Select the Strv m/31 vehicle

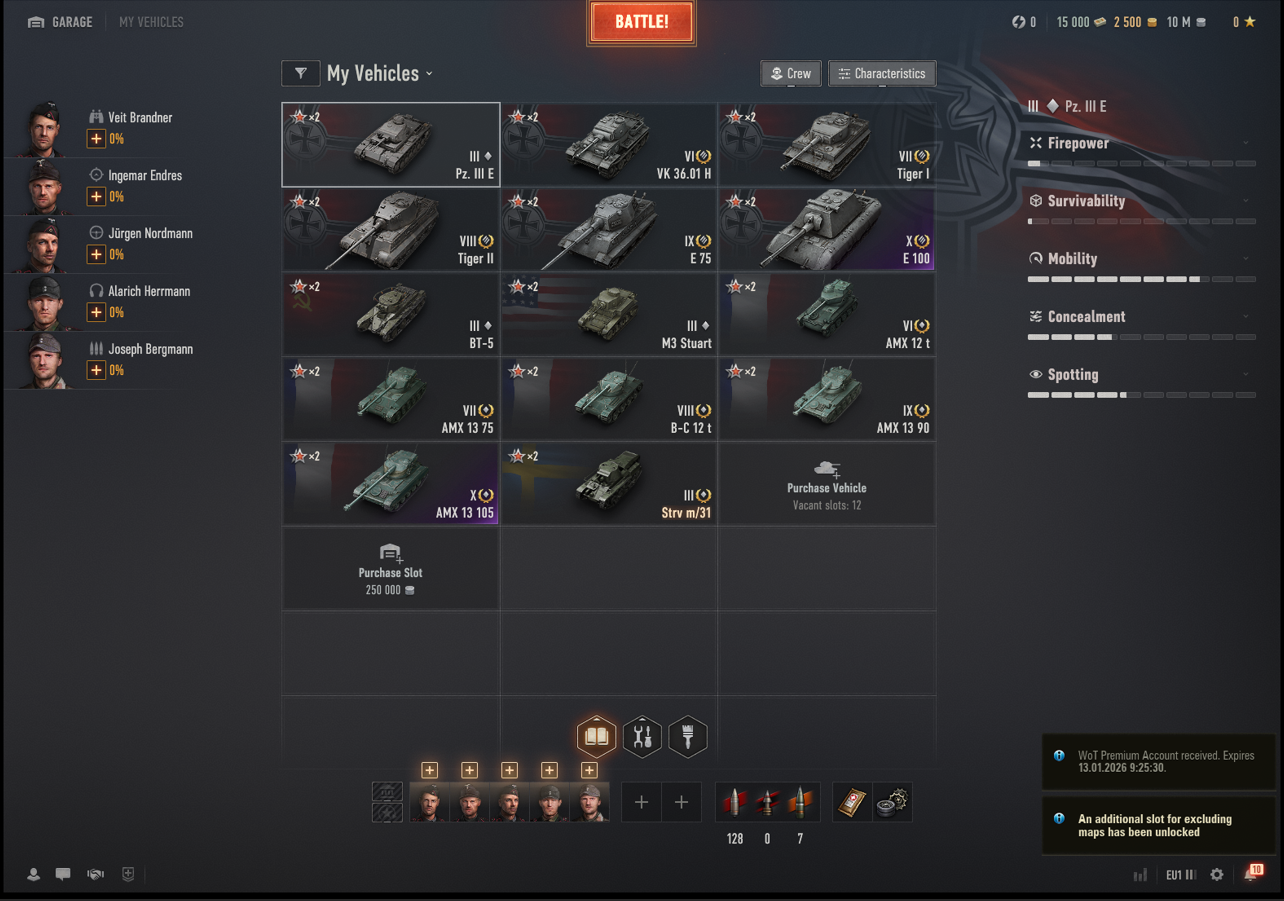[x=609, y=485]
